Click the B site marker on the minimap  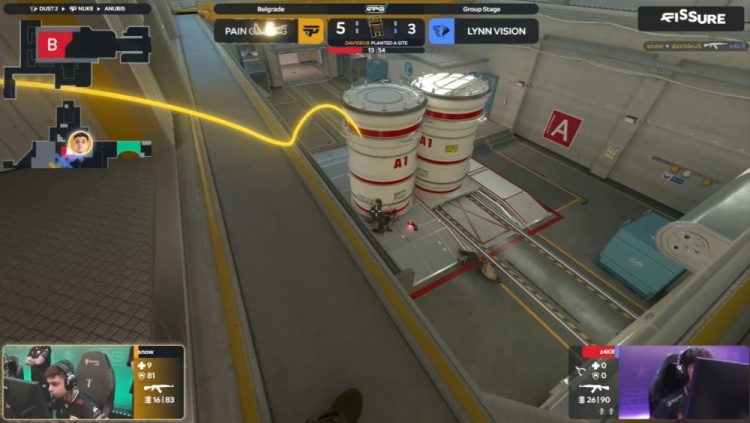(49, 43)
